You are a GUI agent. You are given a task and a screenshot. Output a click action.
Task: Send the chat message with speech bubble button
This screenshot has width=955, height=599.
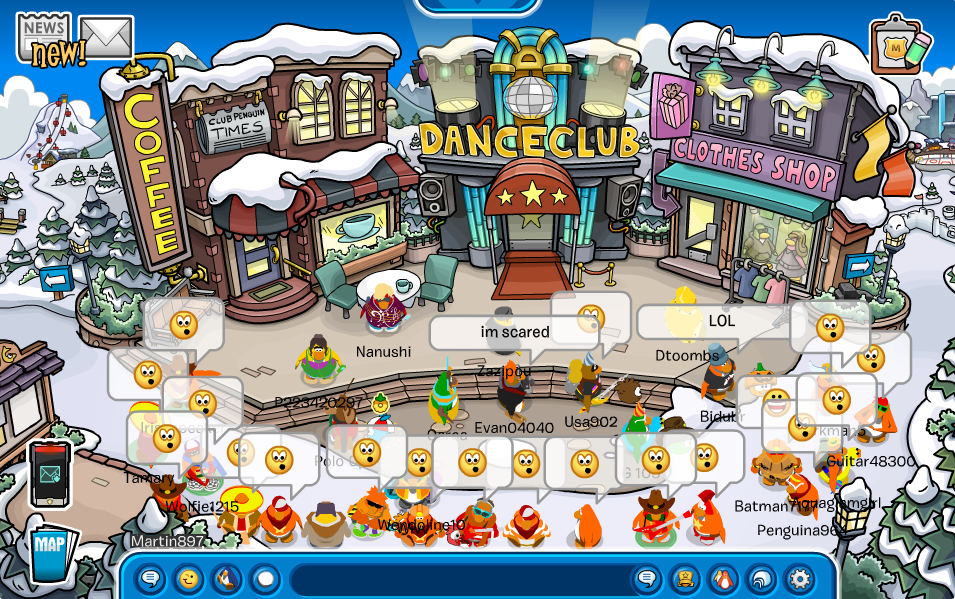coord(647,578)
